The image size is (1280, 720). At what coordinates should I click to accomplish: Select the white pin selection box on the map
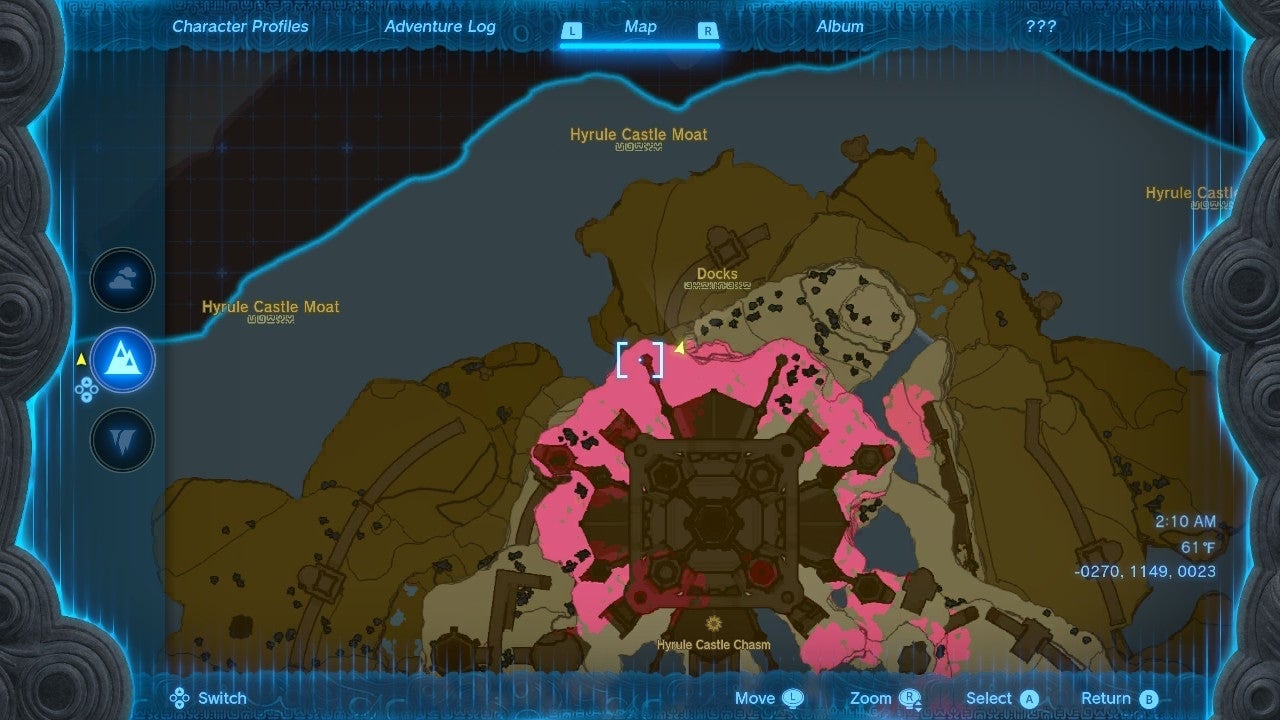tap(640, 361)
